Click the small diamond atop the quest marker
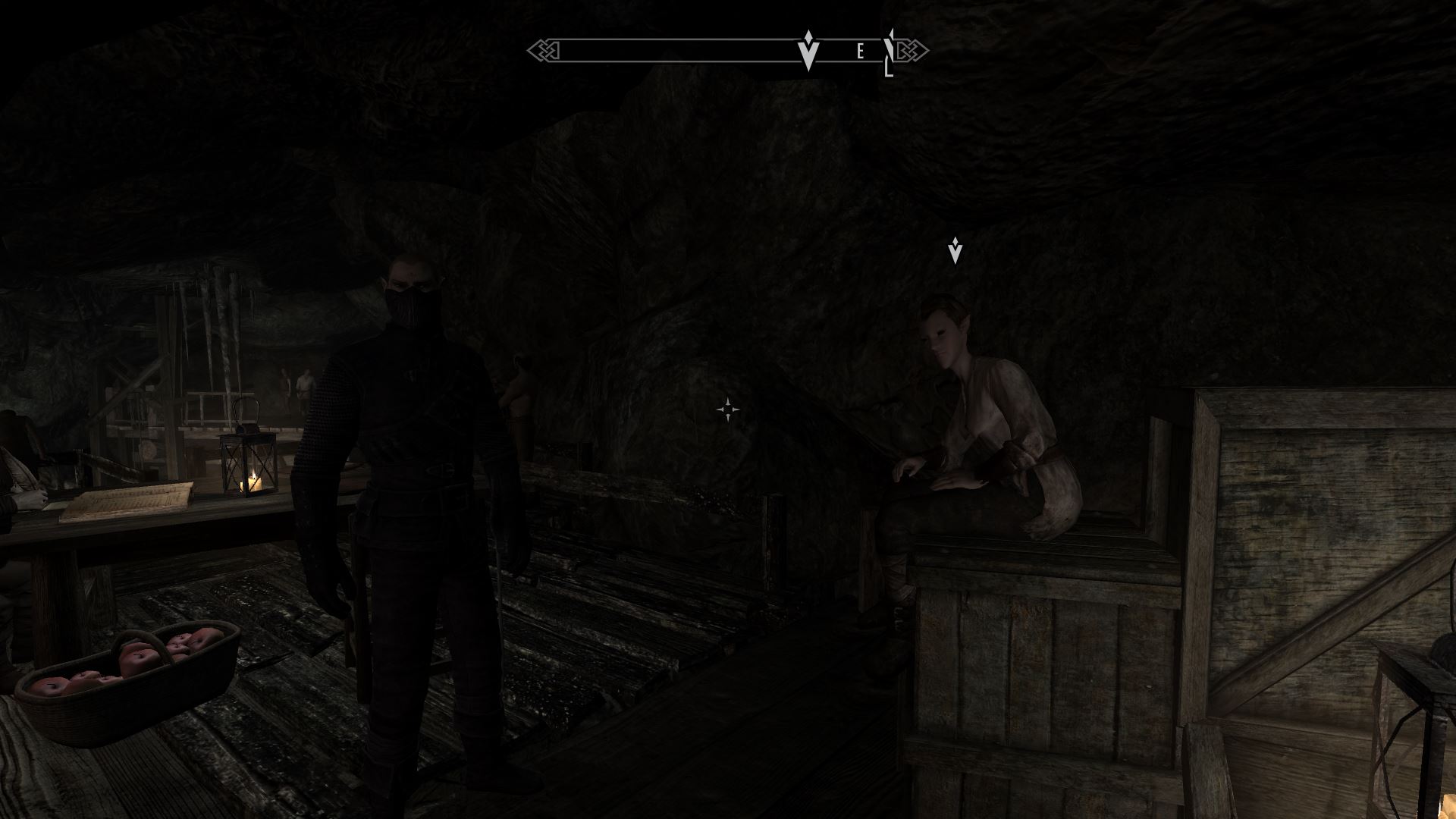Image resolution: width=1456 pixels, height=819 pixels. click(x=808, y=36)
